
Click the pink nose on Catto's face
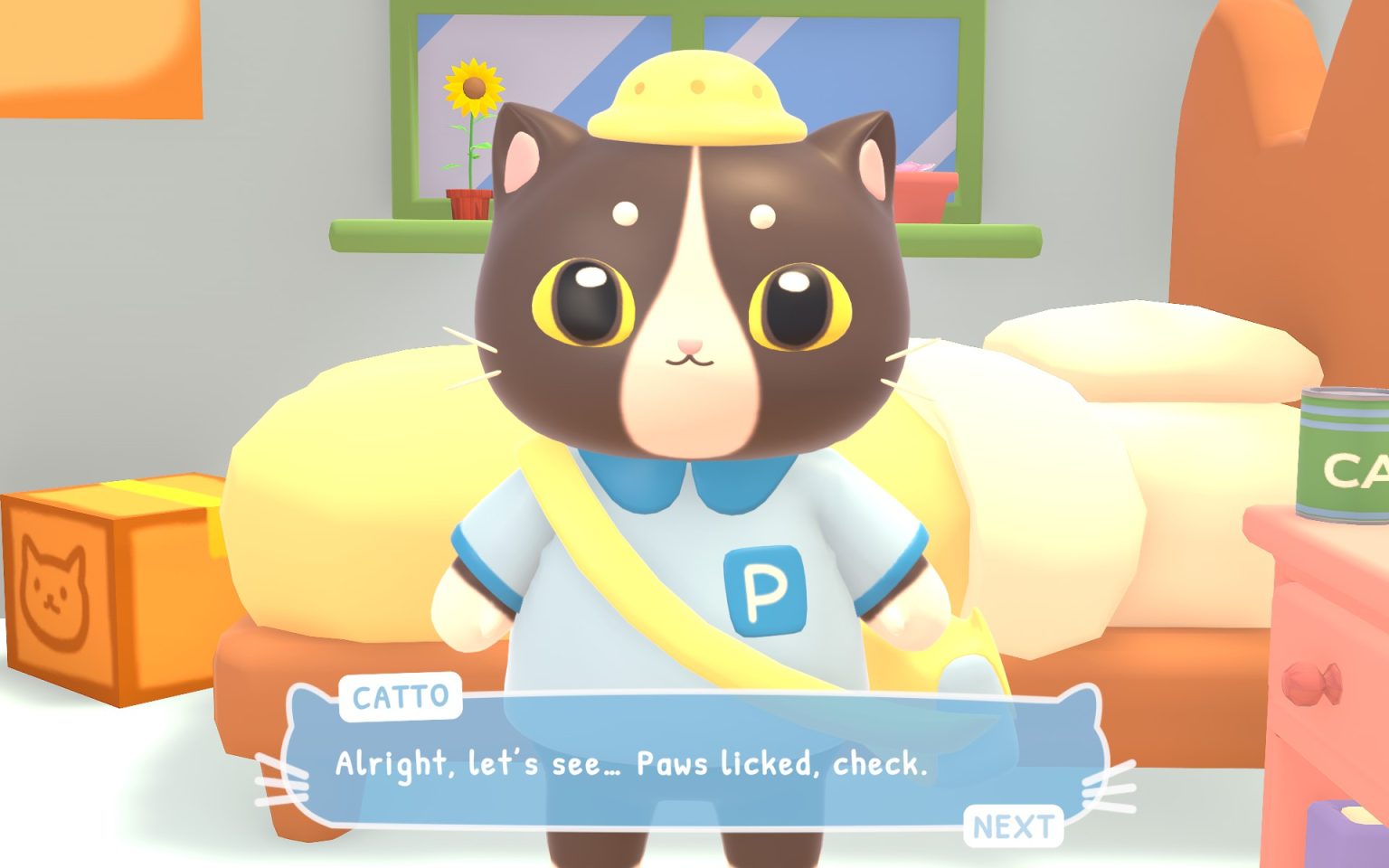click(689, 346)
